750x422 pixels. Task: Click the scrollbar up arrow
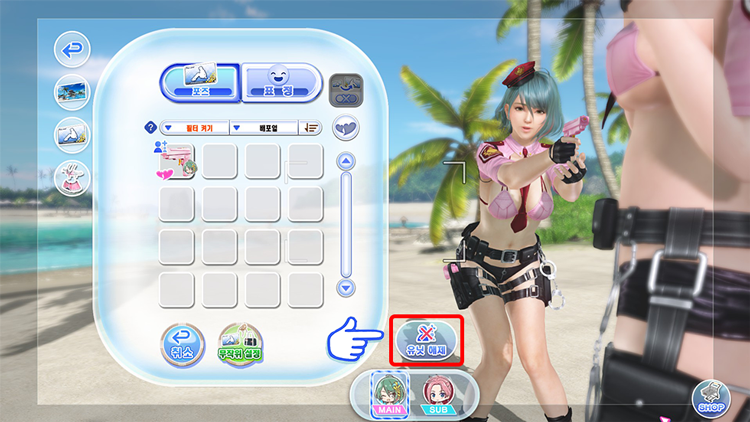pos(346,161)
